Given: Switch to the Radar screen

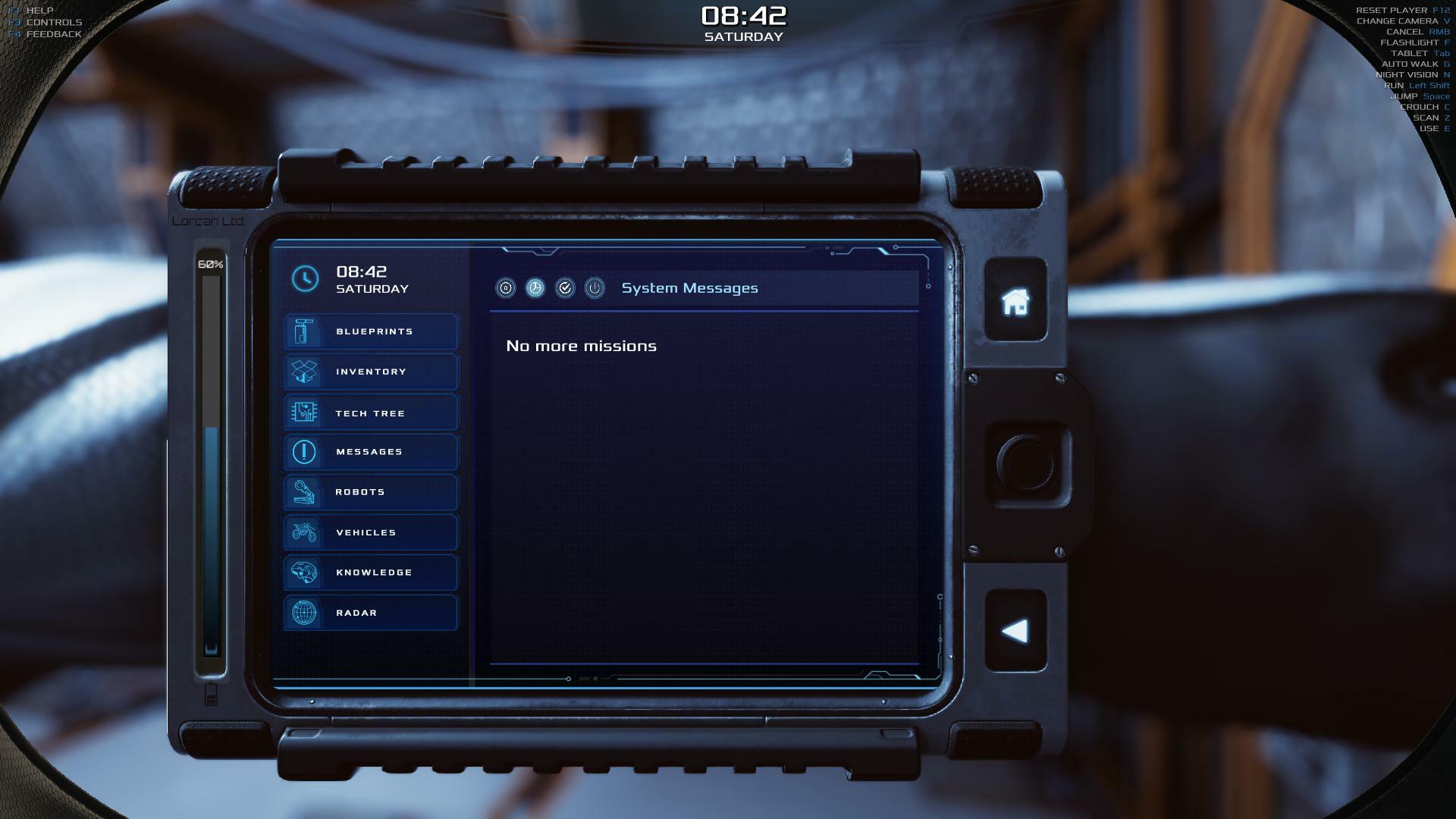Looking at the screenshot, I should click(371, 613).
